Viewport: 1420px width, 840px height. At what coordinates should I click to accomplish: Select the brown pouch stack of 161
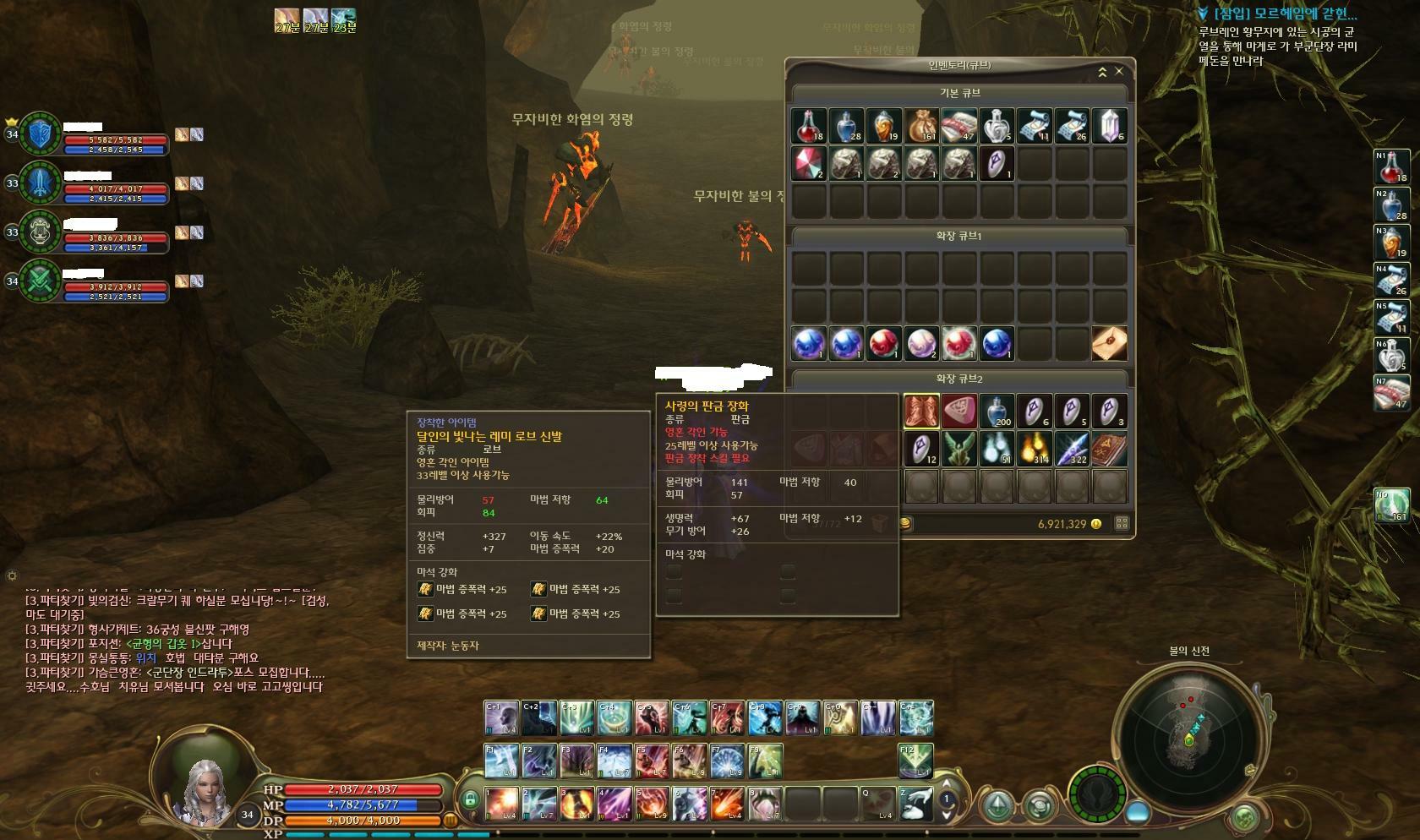[922, 126]
